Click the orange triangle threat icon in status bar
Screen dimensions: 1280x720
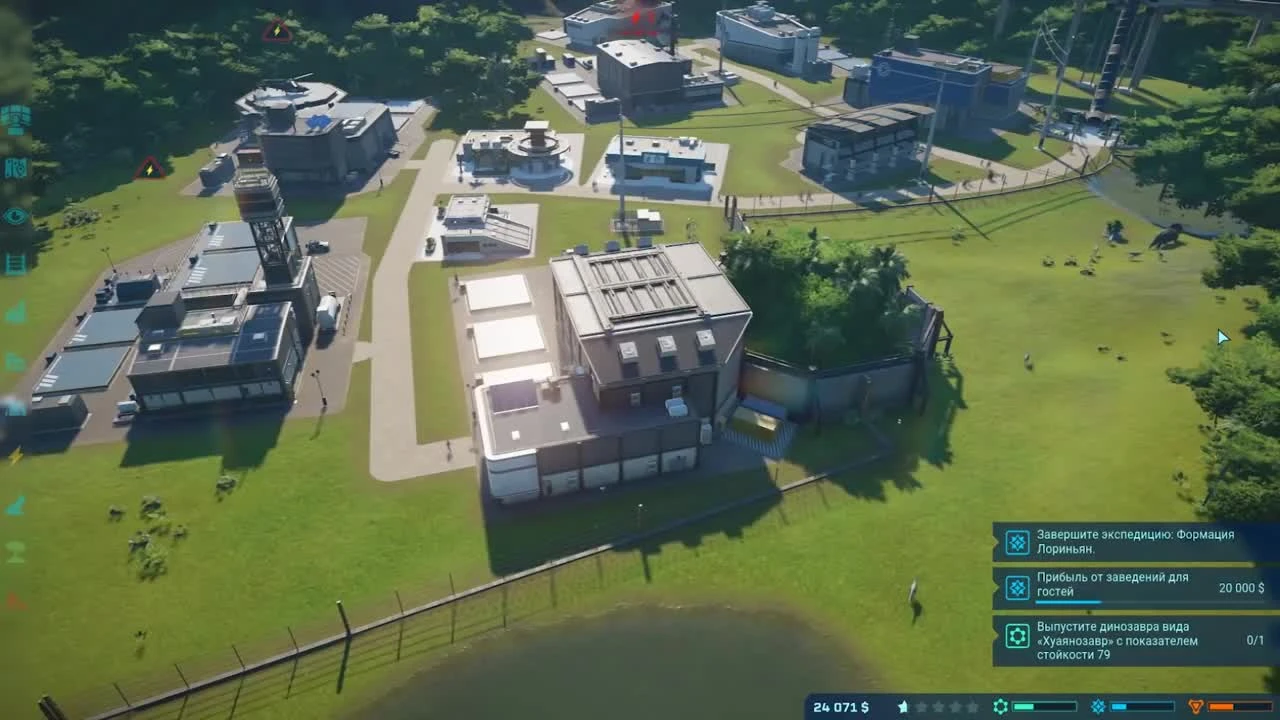click(x=1196, y=706)
